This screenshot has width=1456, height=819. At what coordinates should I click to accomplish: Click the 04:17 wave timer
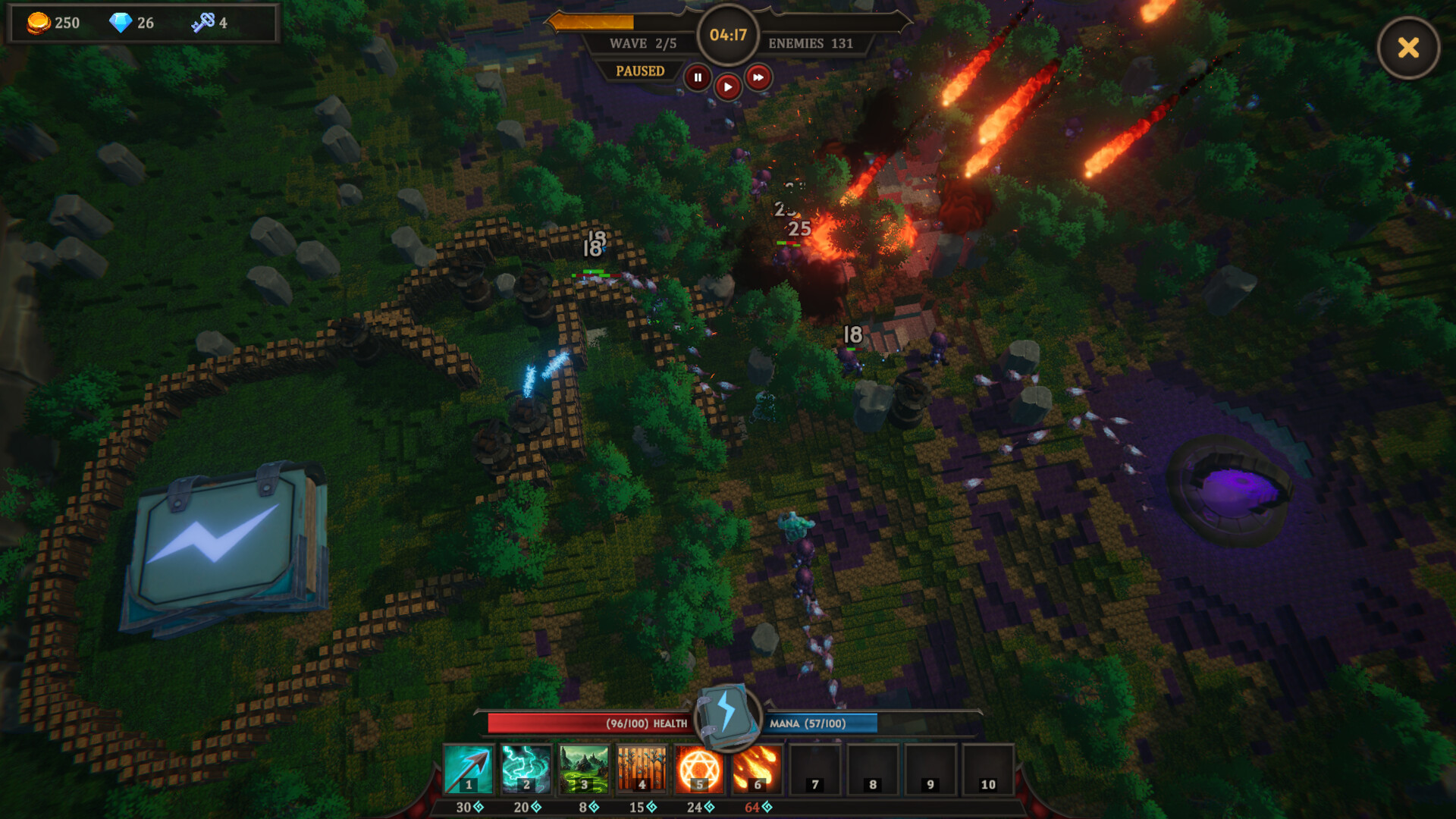click(727, 34)
